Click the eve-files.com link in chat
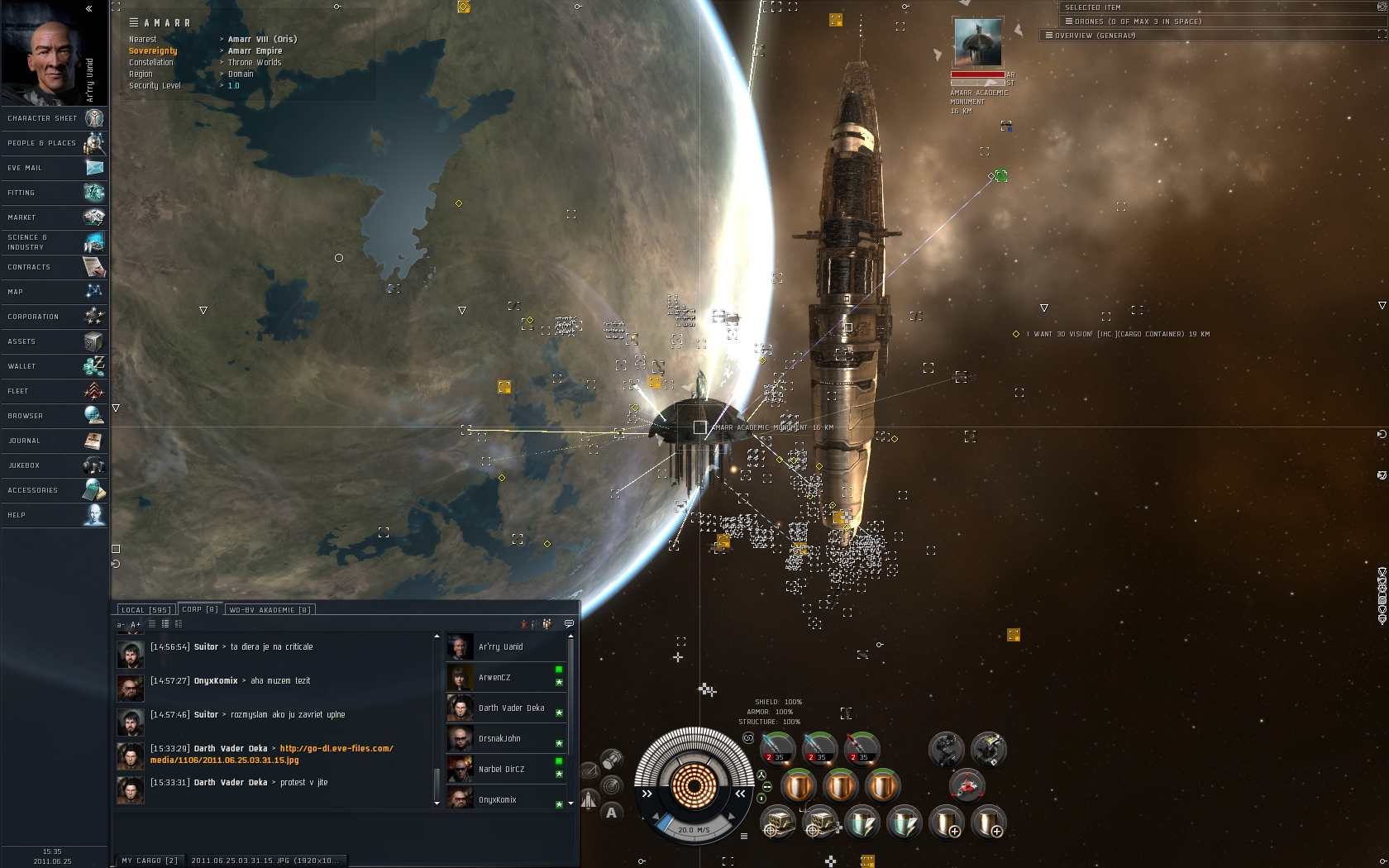The image size is (1389, 868). tap(336, 749)
